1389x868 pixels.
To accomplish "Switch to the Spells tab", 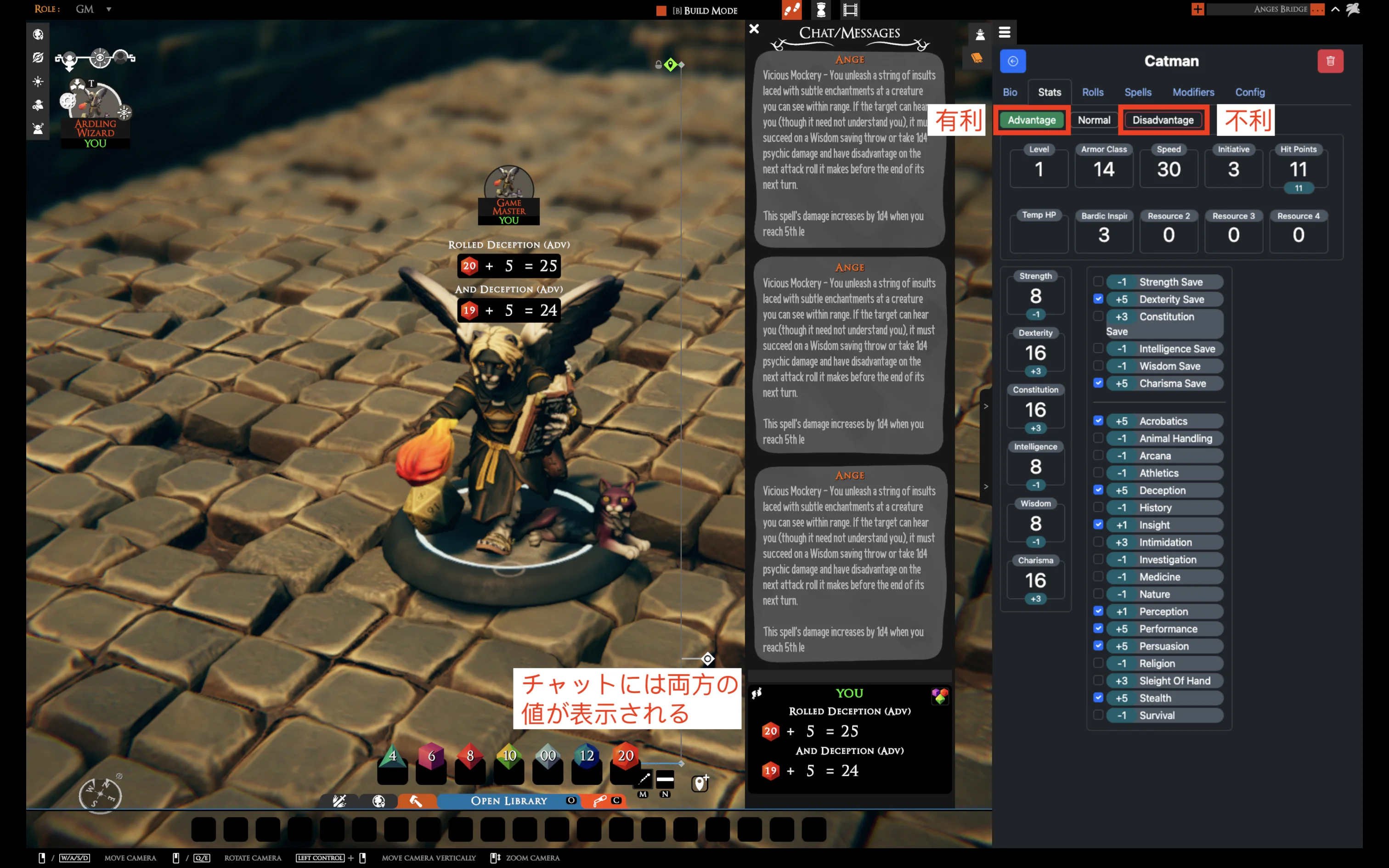I will click(1138, 92).
